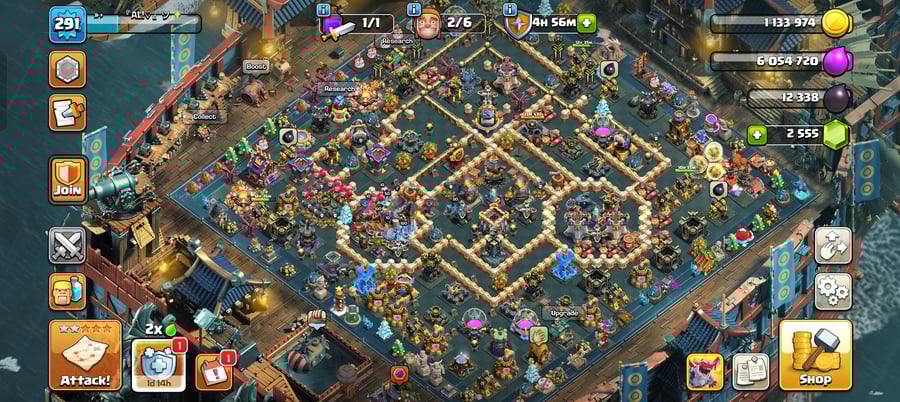Buy gems using the green plus button
The width and height of the screenshot is (900, 402).
(x=757, y=134)
